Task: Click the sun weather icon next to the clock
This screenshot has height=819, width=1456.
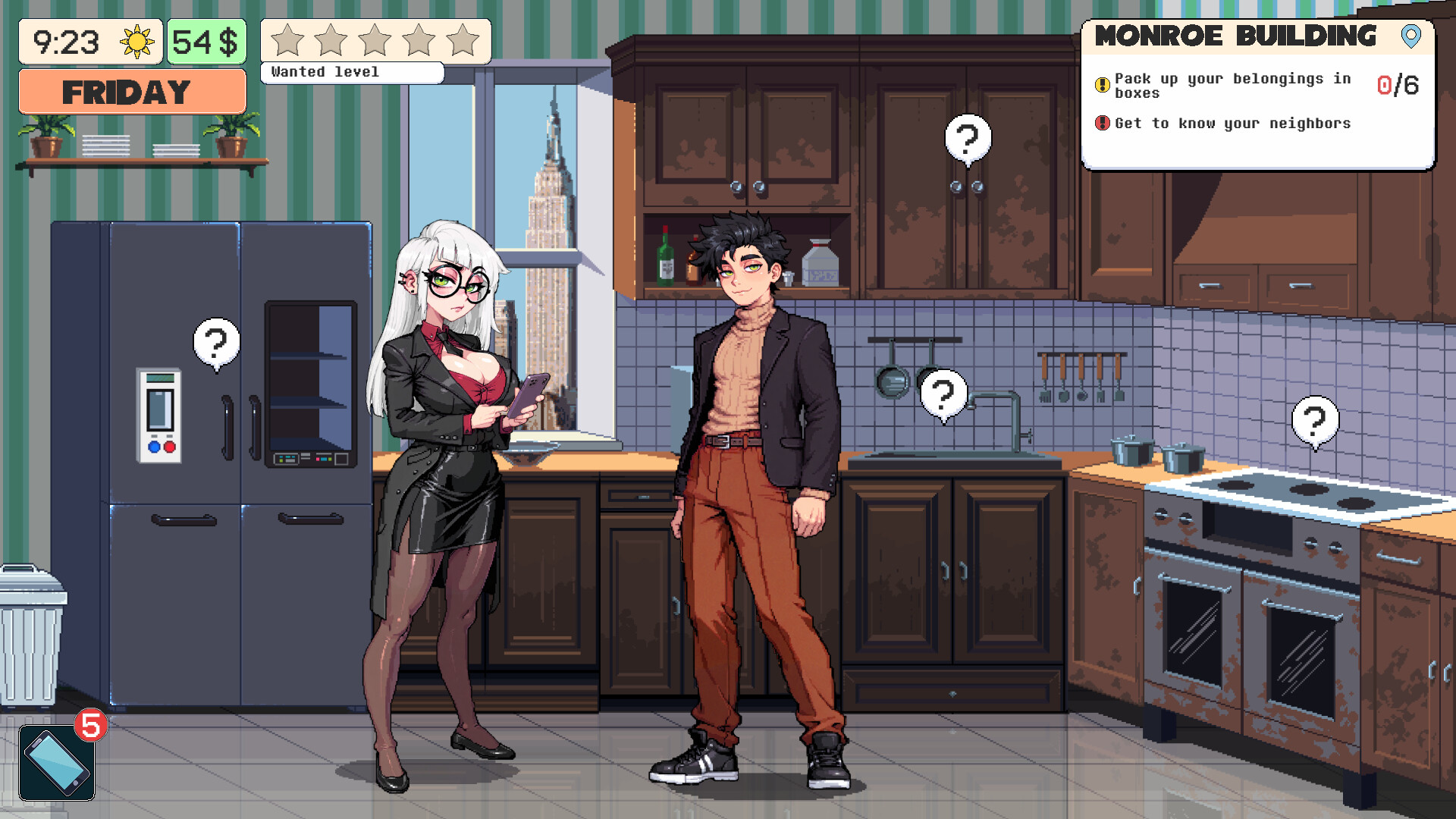Action: (137, 42)
